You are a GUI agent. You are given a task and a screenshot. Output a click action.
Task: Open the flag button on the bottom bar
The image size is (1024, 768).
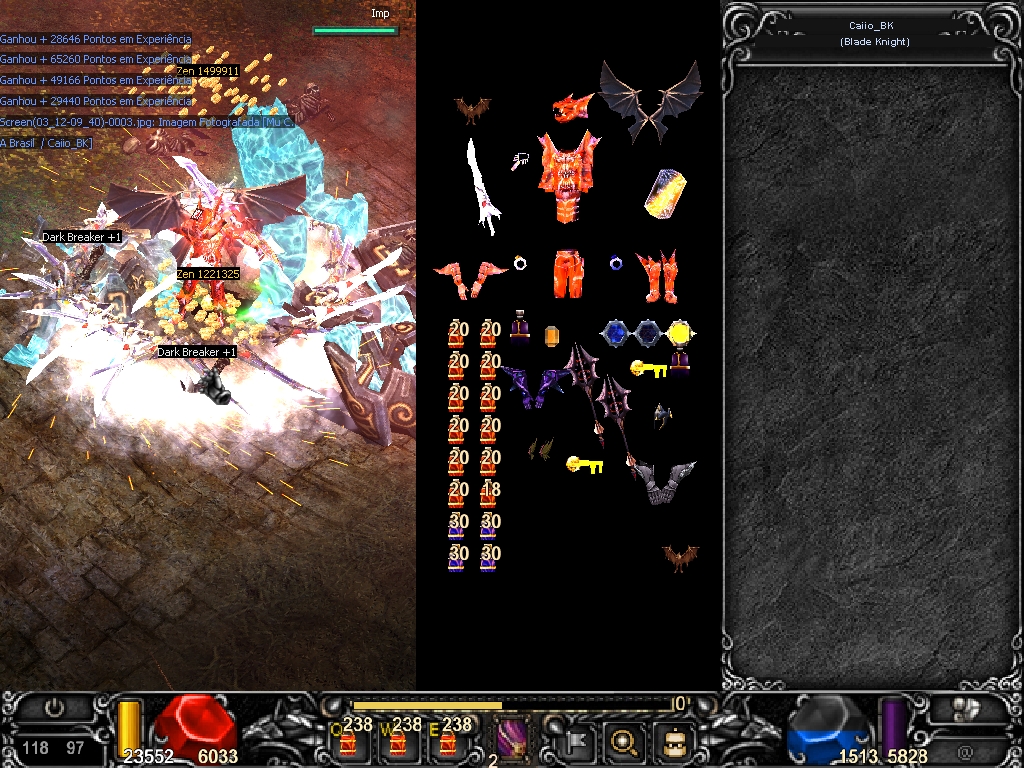tap(579, 742)
